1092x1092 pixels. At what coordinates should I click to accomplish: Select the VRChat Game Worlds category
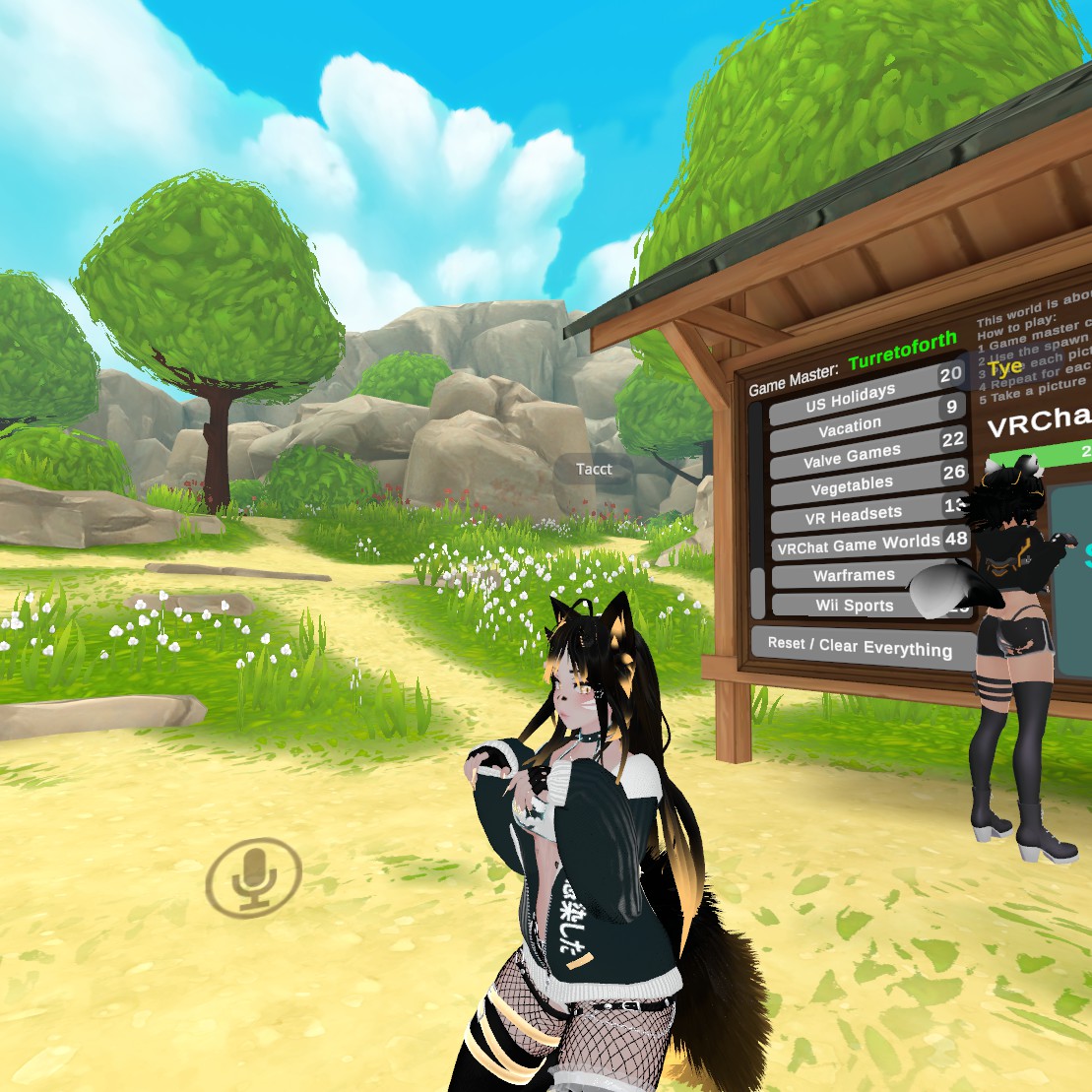pos(858,545)
